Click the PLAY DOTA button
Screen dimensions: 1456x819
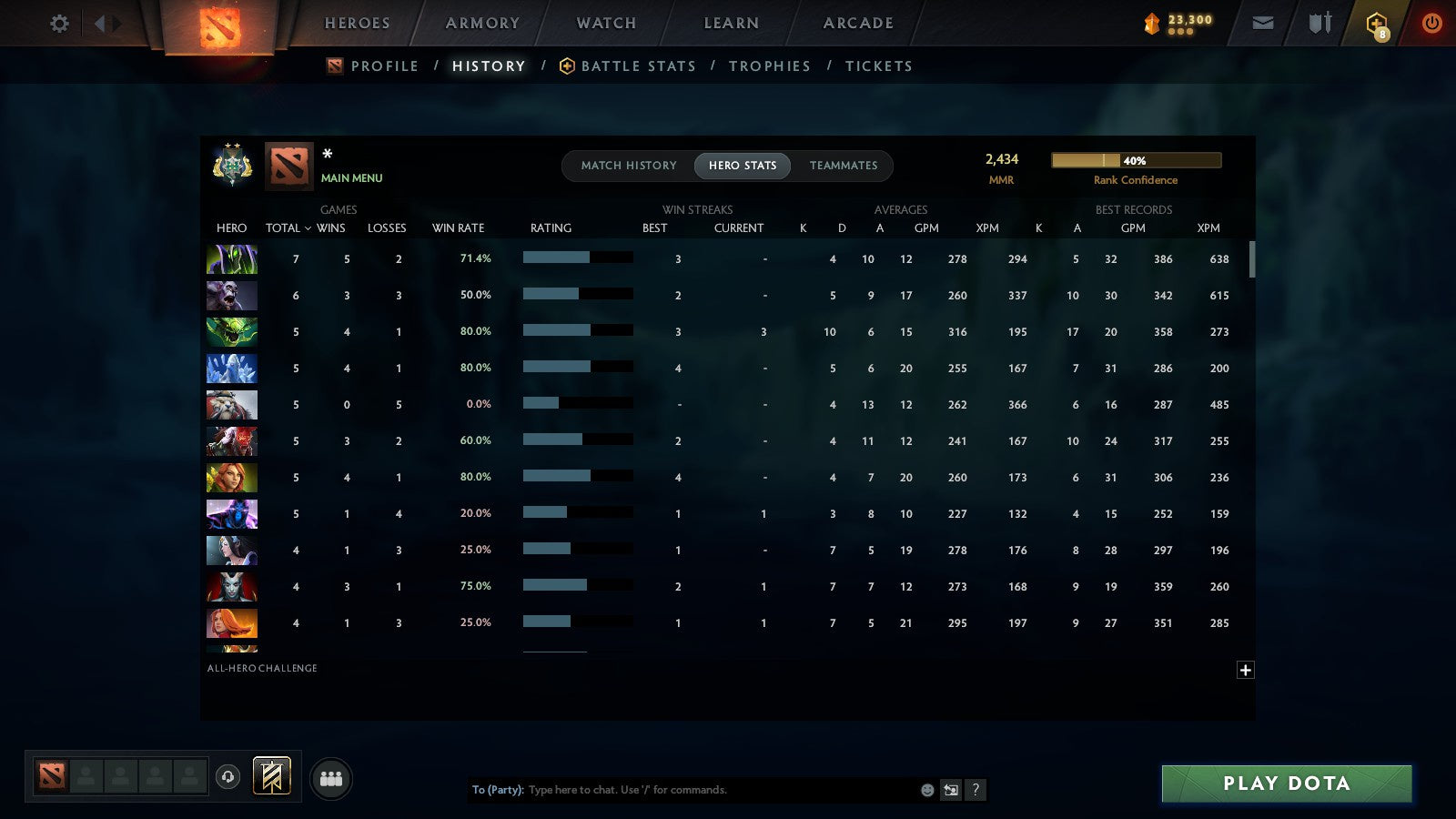[1286, 783]
